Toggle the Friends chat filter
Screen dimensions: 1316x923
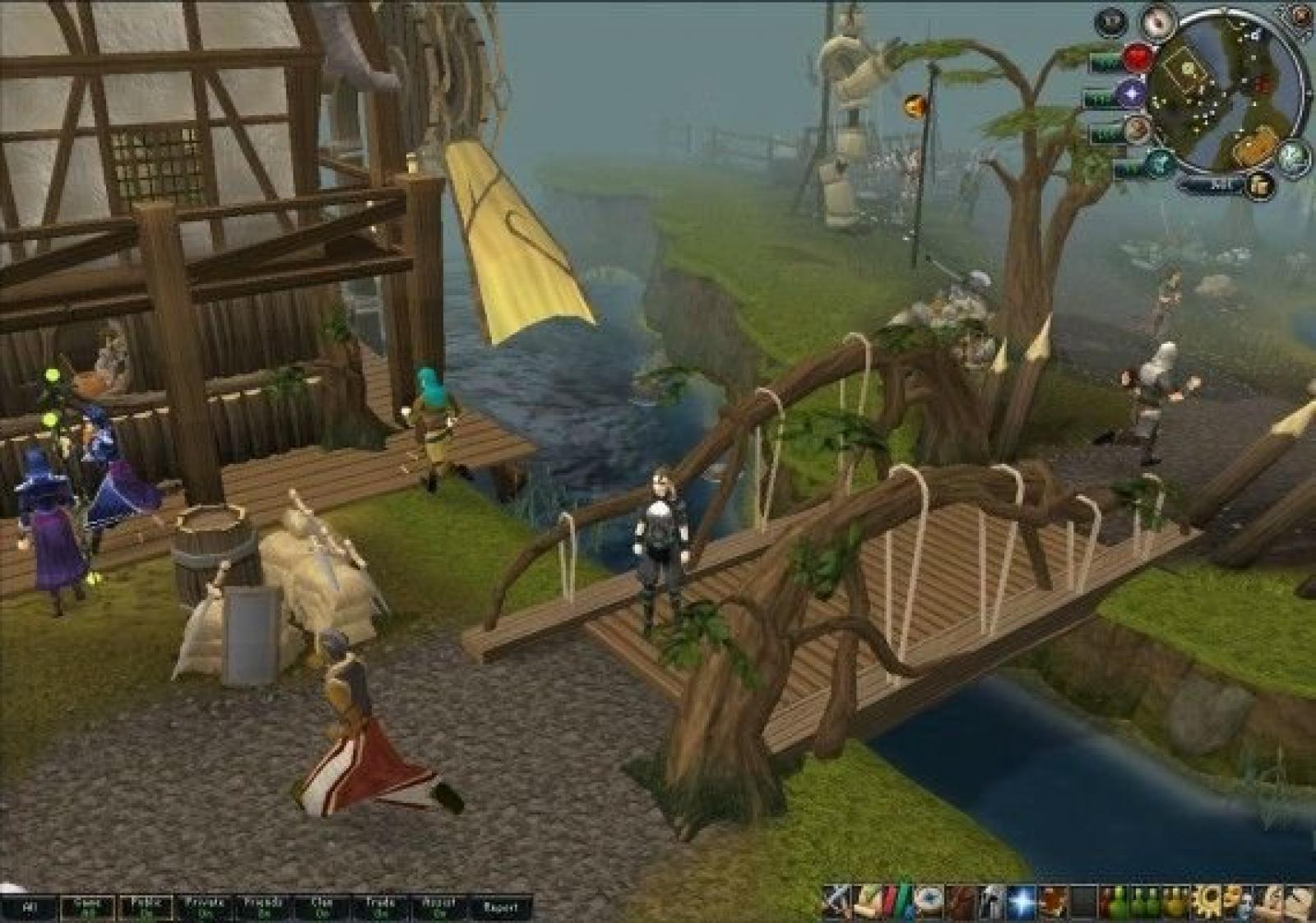coord(263,908)
